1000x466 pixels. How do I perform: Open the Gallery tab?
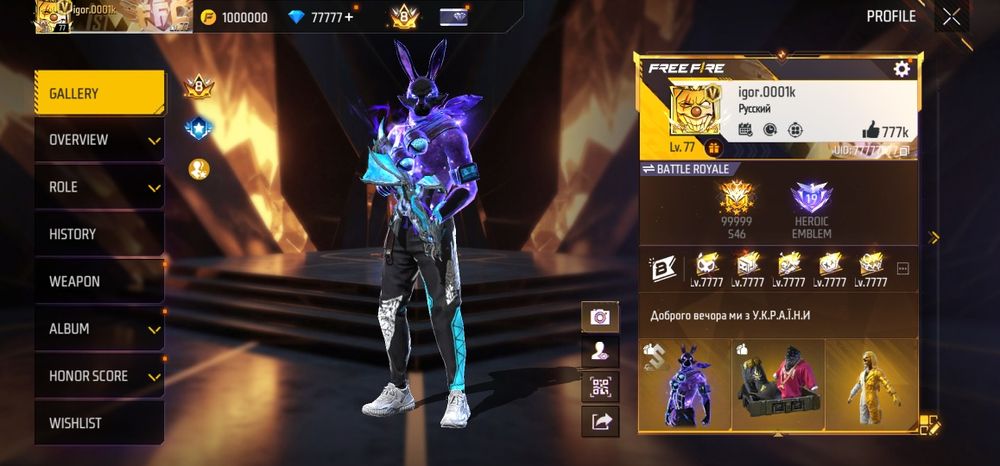pos(99,93)
